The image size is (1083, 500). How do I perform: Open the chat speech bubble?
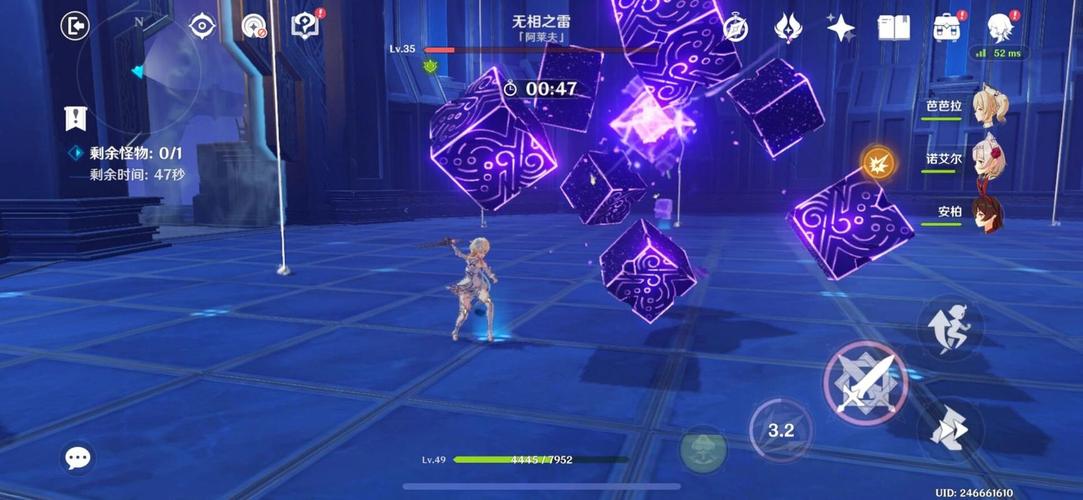(78, 458)
